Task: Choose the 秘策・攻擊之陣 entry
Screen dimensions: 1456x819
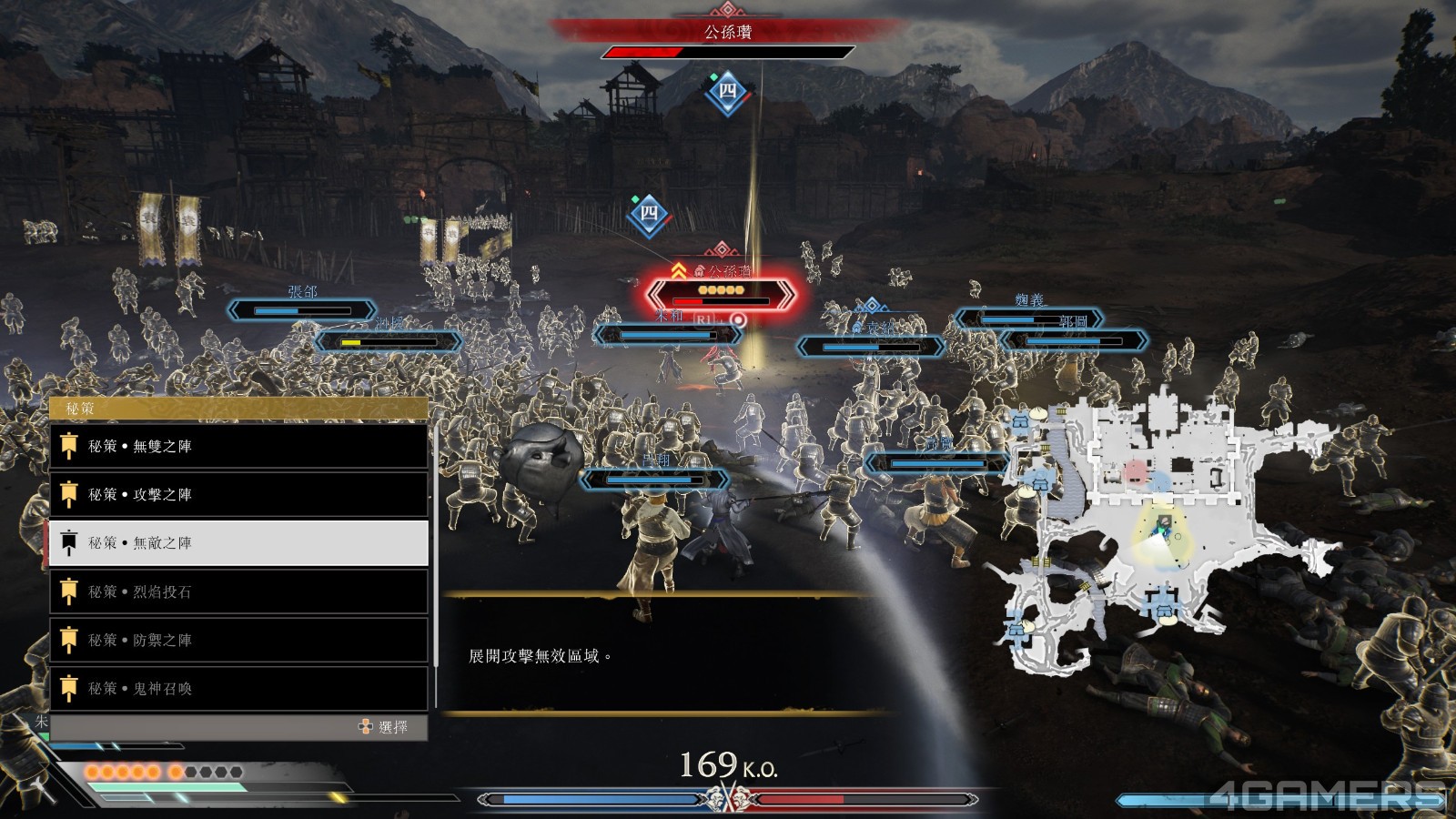Action: pyautogui.click(x=238, y=494)
